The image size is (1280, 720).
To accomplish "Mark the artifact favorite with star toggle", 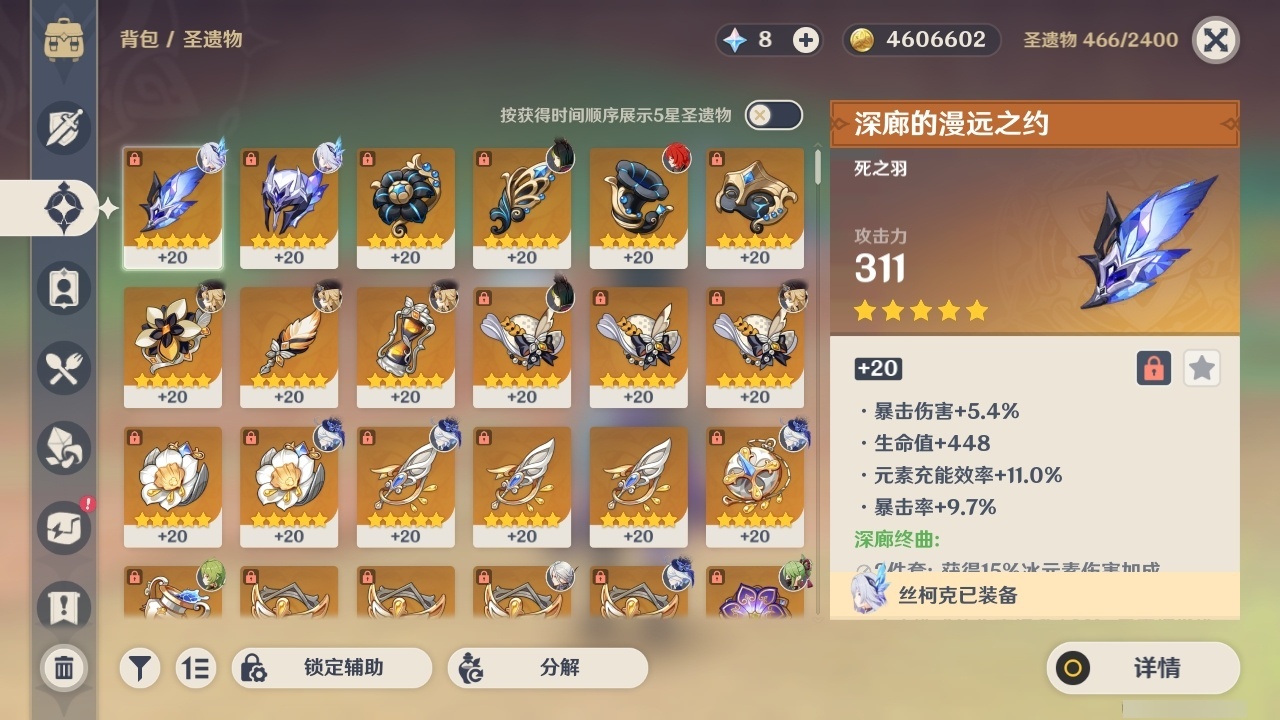I will [1202, 368].
